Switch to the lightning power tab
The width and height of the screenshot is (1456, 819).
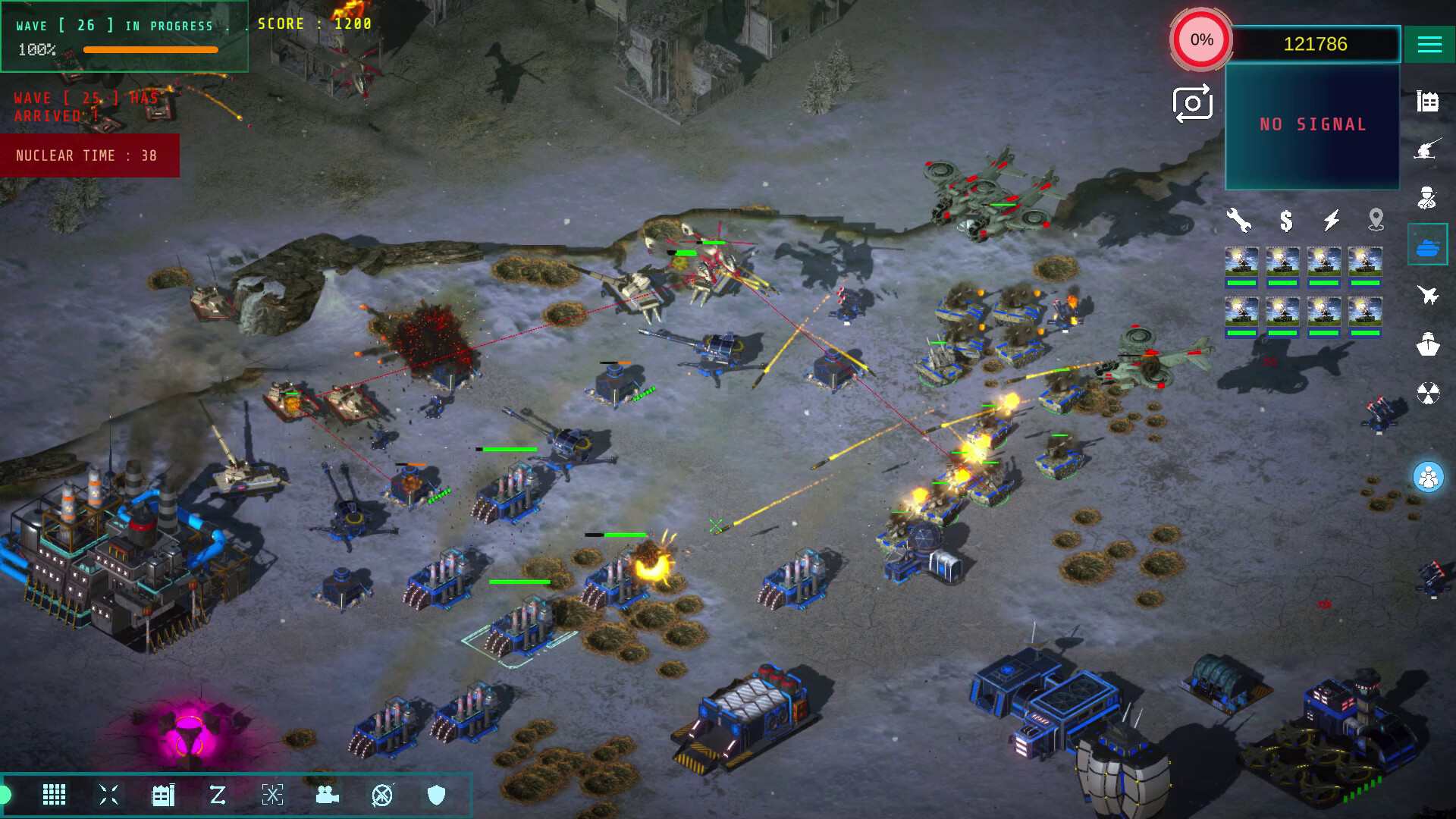[x=1331, y=220]
